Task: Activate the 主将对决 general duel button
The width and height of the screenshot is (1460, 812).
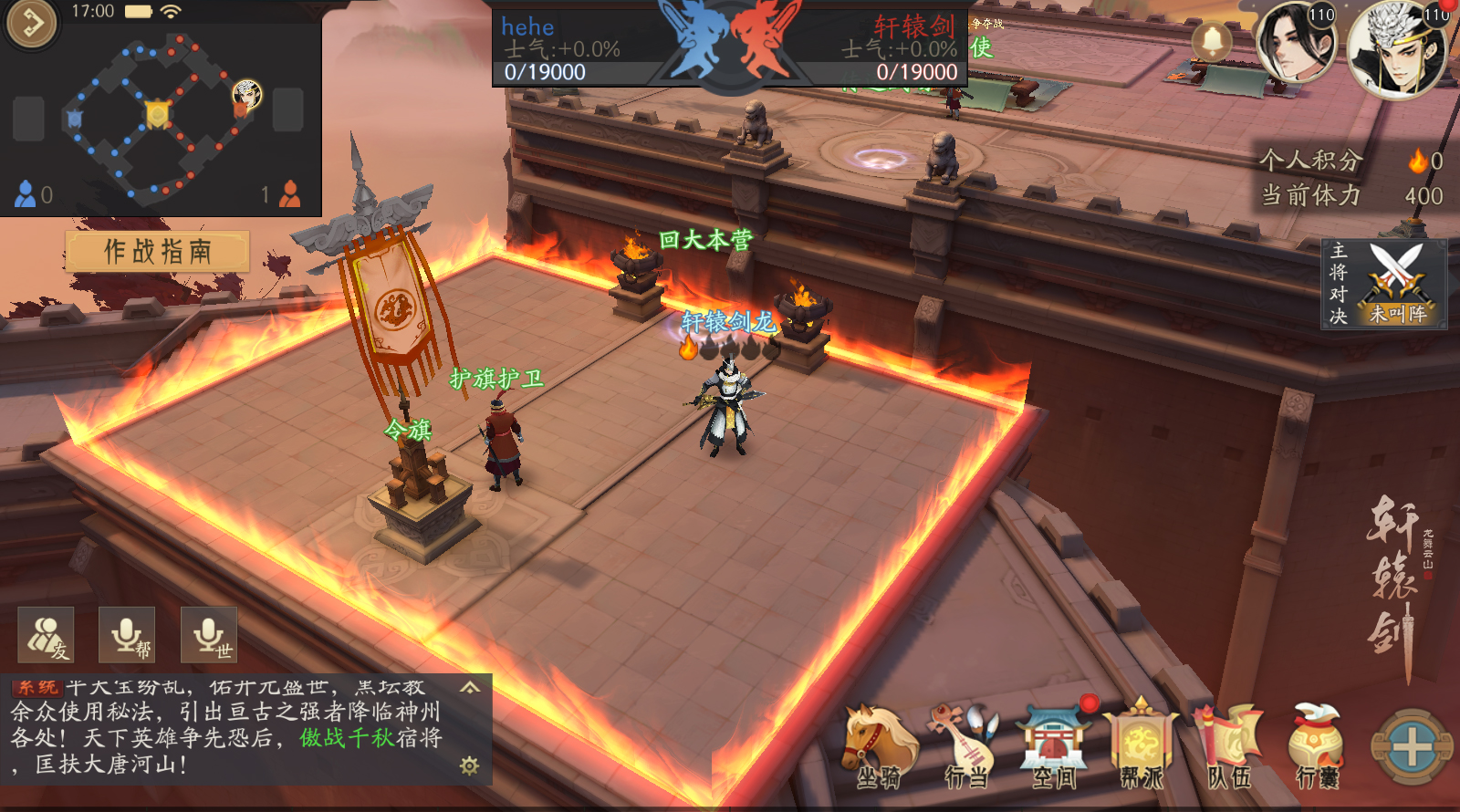Action: pyautogui.click(x=1384, y=284)
